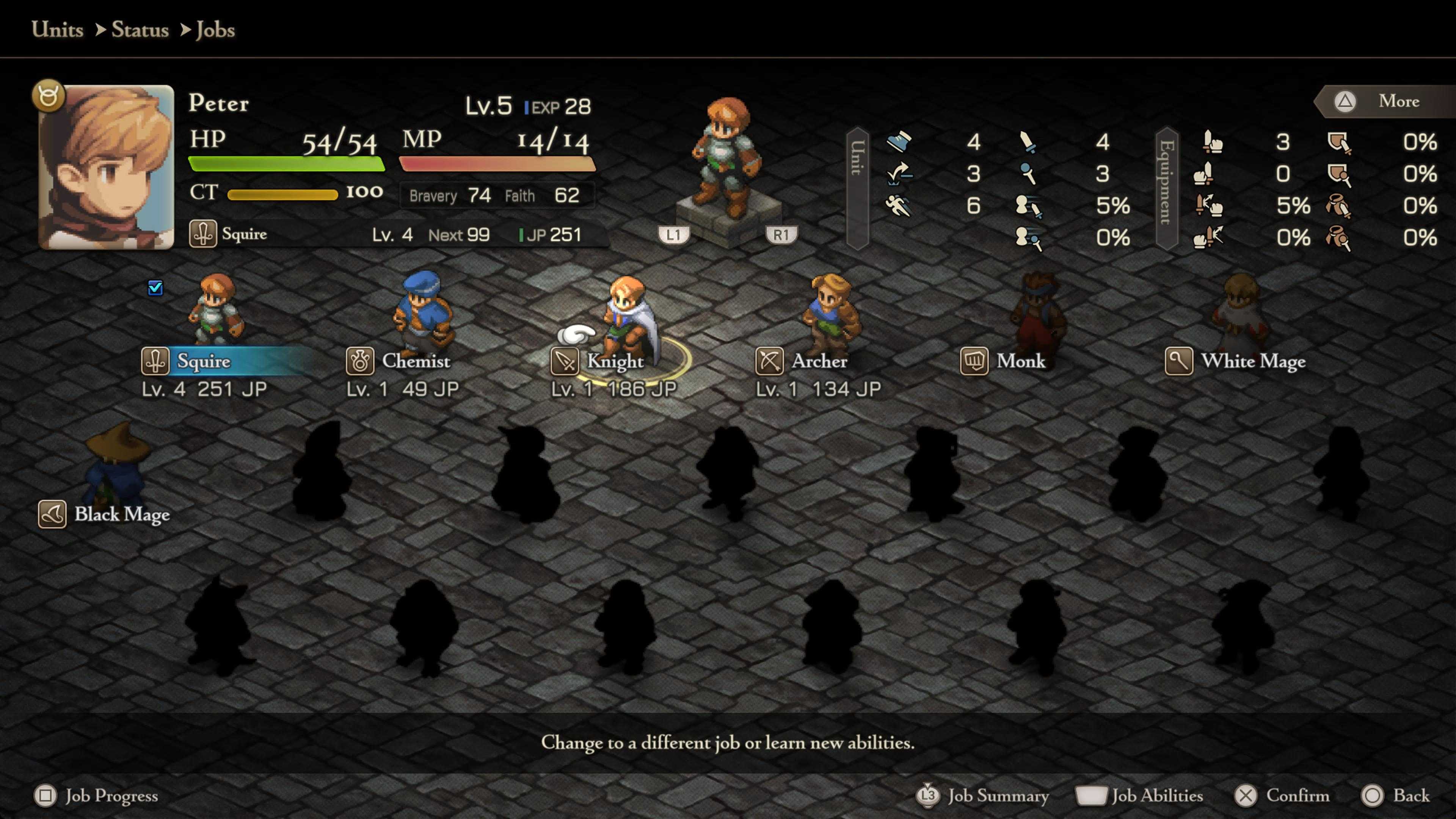Open Job Progress view
The width and height of the screenshot is (1456, 819).
pos(96,796)
